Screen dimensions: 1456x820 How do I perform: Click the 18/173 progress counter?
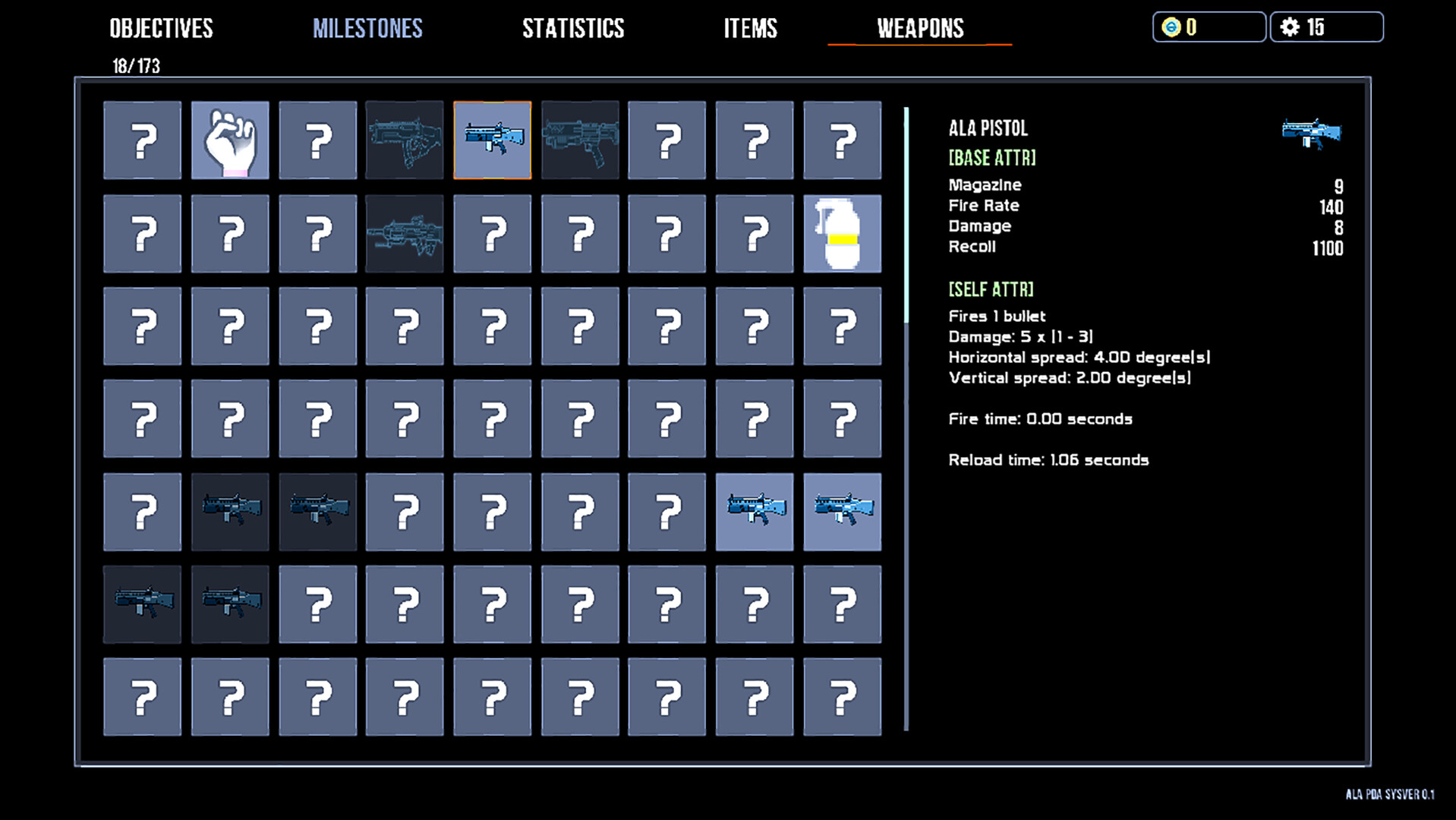point(135,66)
